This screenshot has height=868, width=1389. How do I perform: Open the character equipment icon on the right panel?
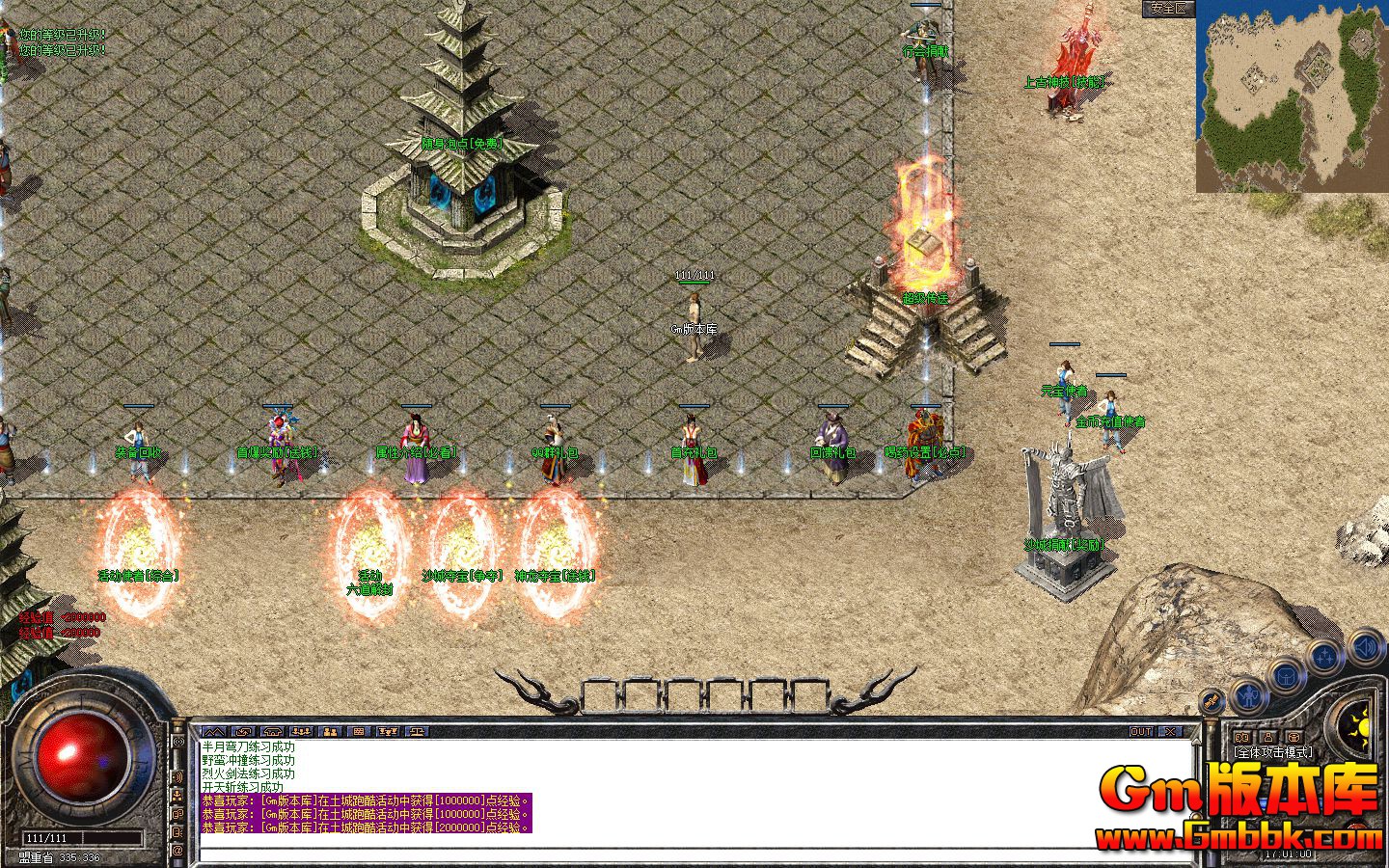pyautogui.click(x=1248, y=696)
